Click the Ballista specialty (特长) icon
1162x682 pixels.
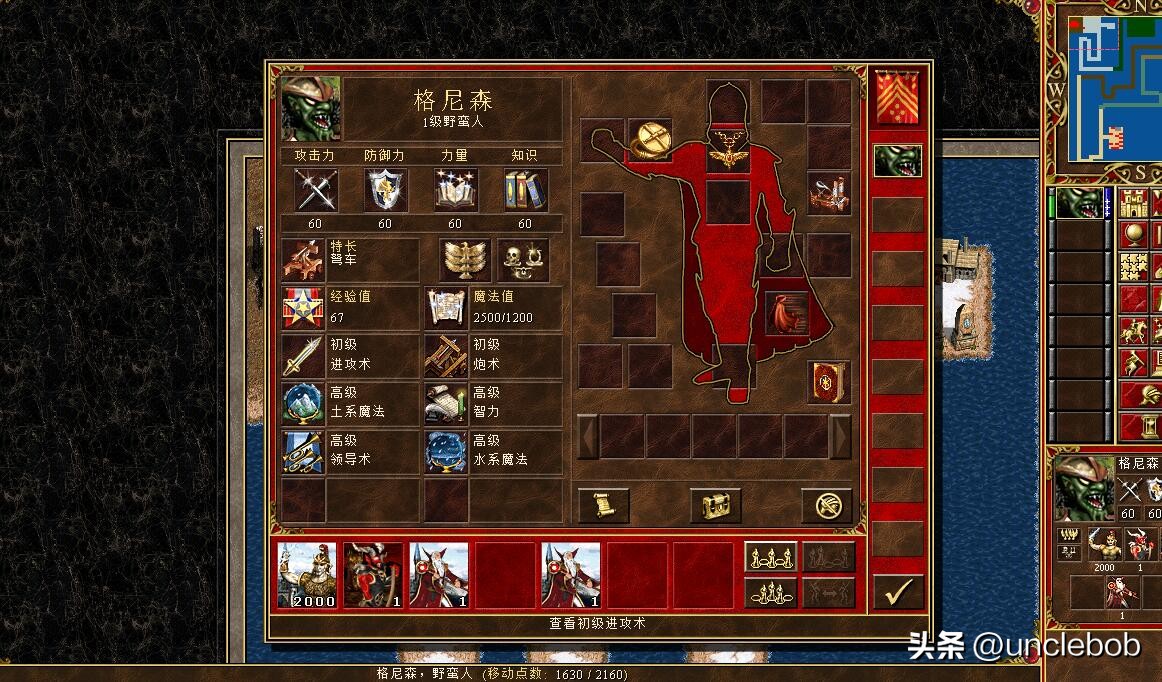click(x=302, y=259)
